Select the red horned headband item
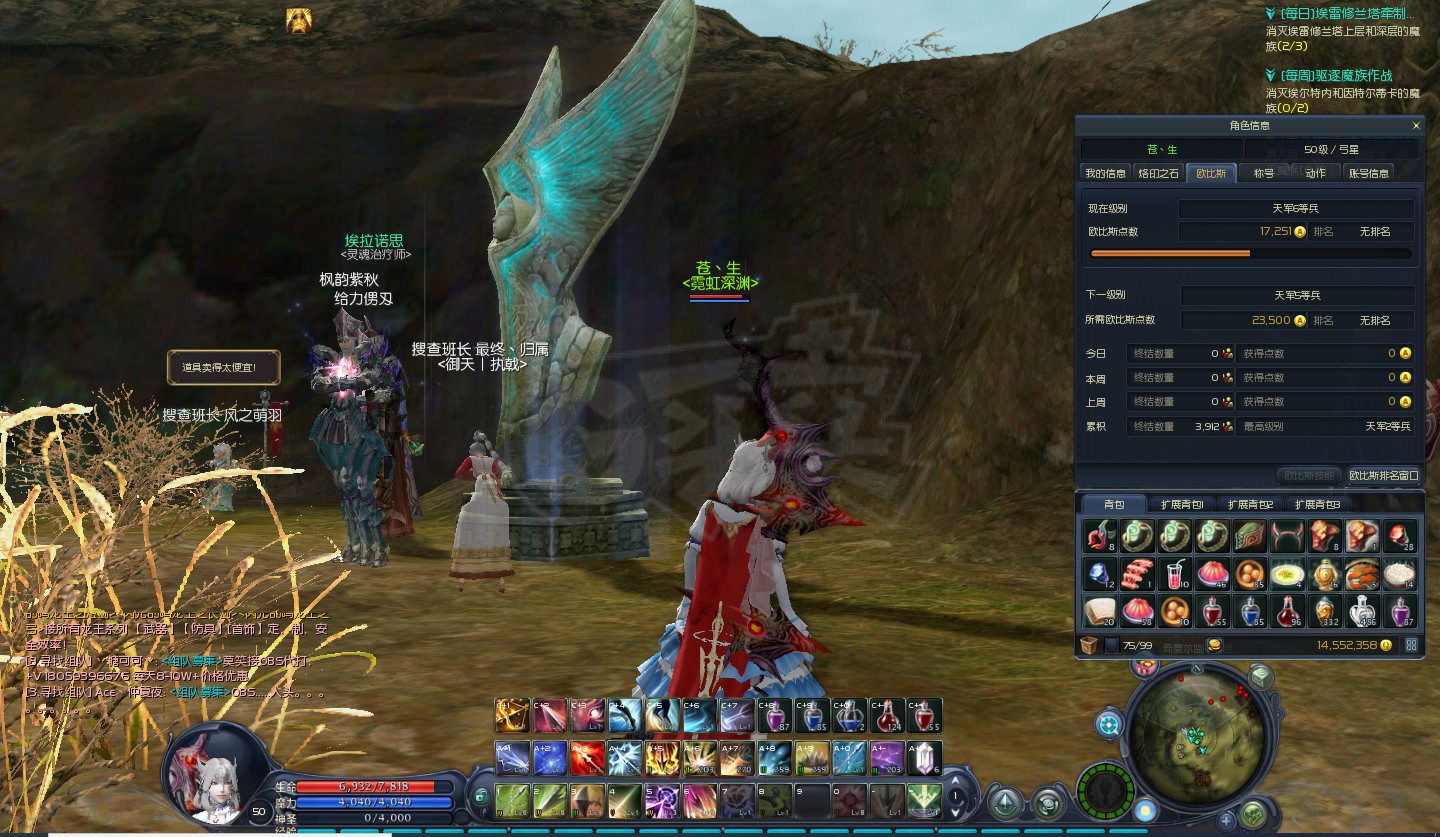This screenshot has width=1440, height=837. (x=1288, y=537)
